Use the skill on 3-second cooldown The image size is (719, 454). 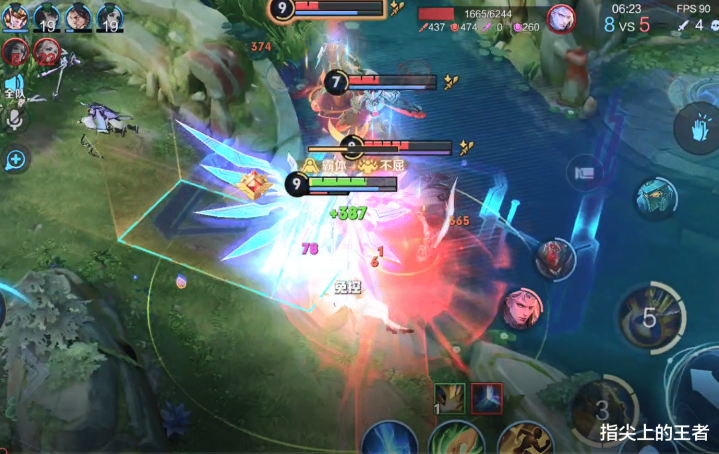pyautogui.click(x=600, y=408)
